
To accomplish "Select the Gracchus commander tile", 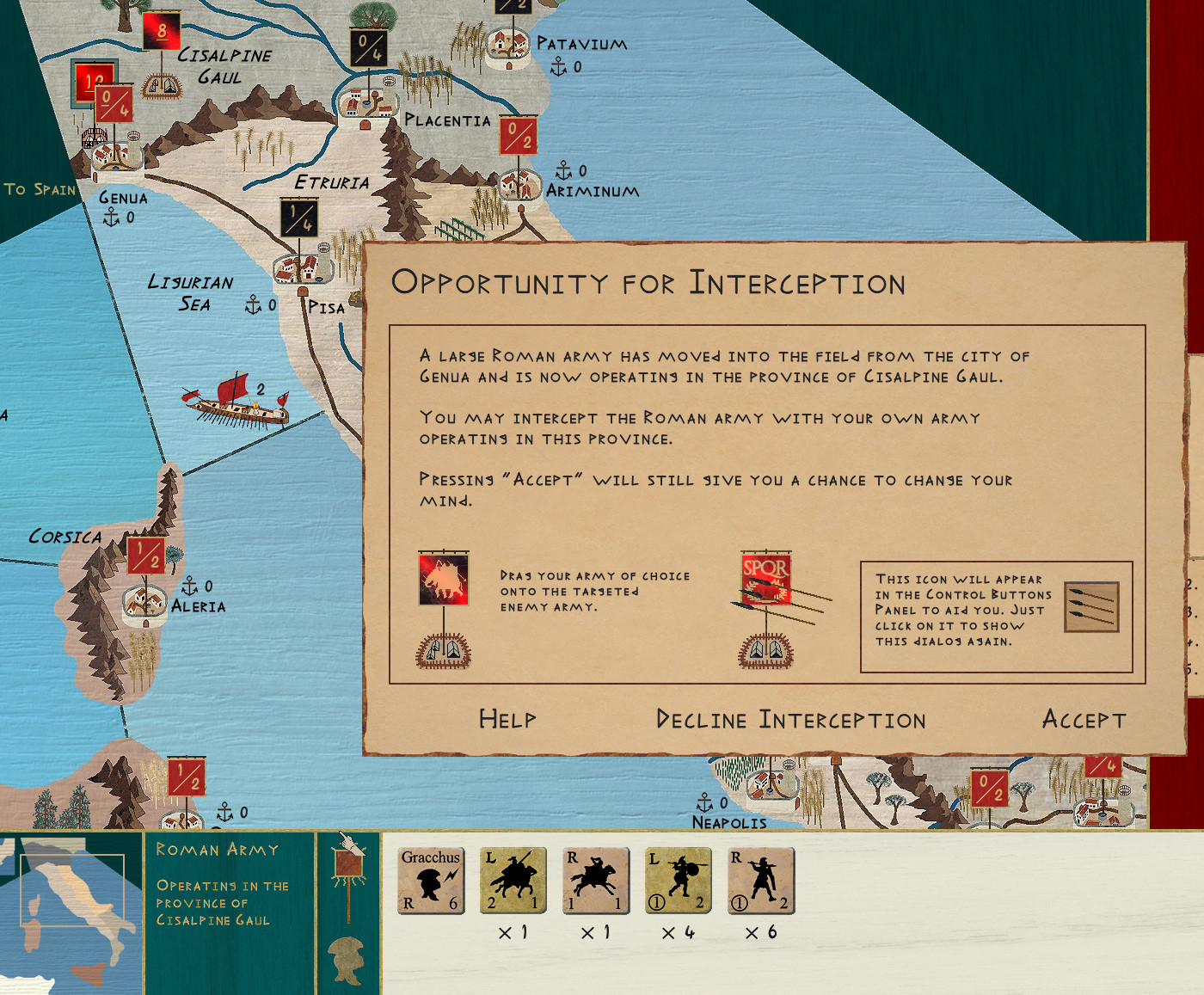I will 431,880.
